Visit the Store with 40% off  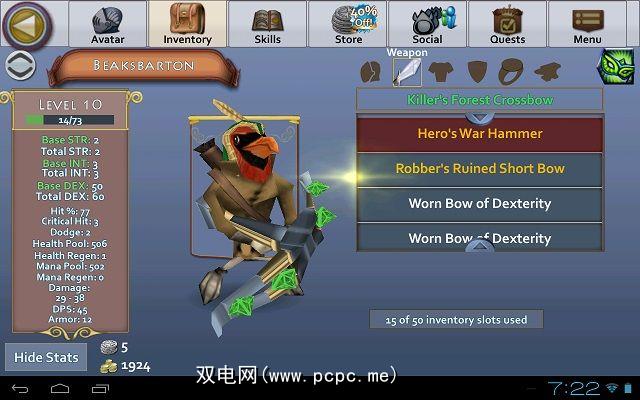point(347,25)
